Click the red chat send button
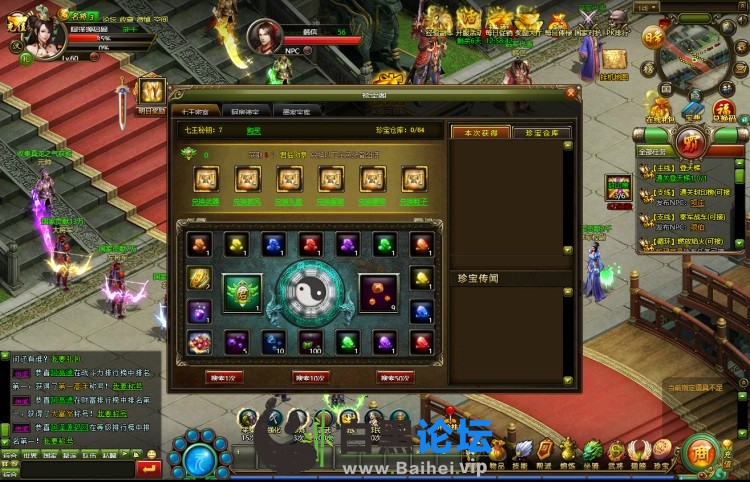This screenshot has width=750, height=482. click(148, 466)
